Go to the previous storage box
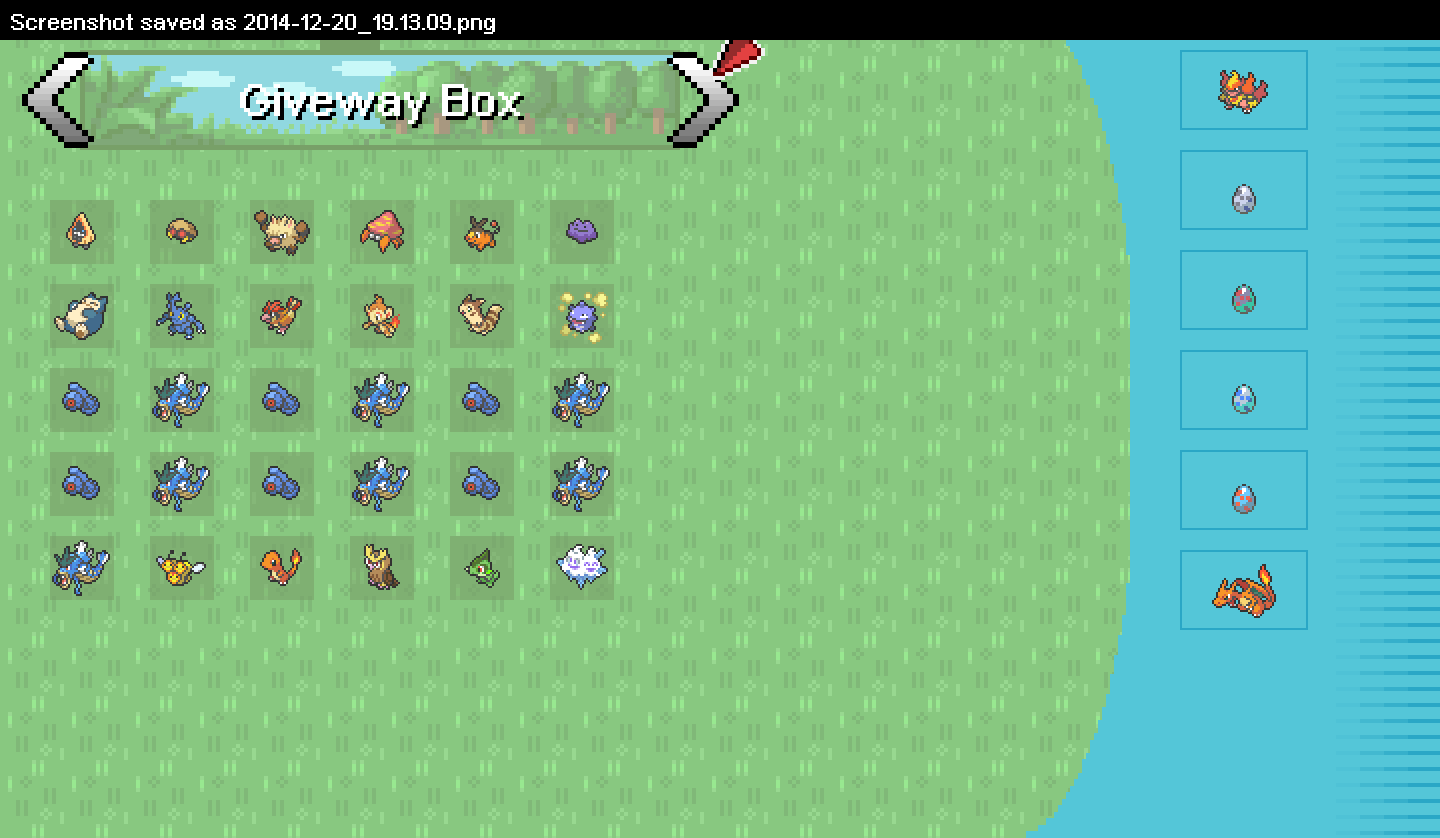 [x=55, y=100]
